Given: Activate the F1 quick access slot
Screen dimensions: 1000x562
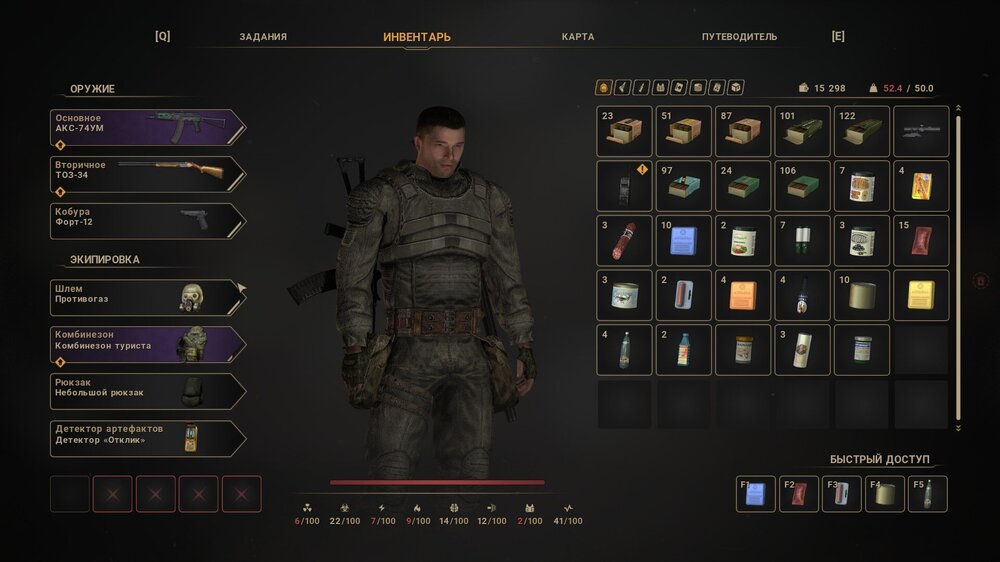Looking at the screenshot, I should 756,494.
